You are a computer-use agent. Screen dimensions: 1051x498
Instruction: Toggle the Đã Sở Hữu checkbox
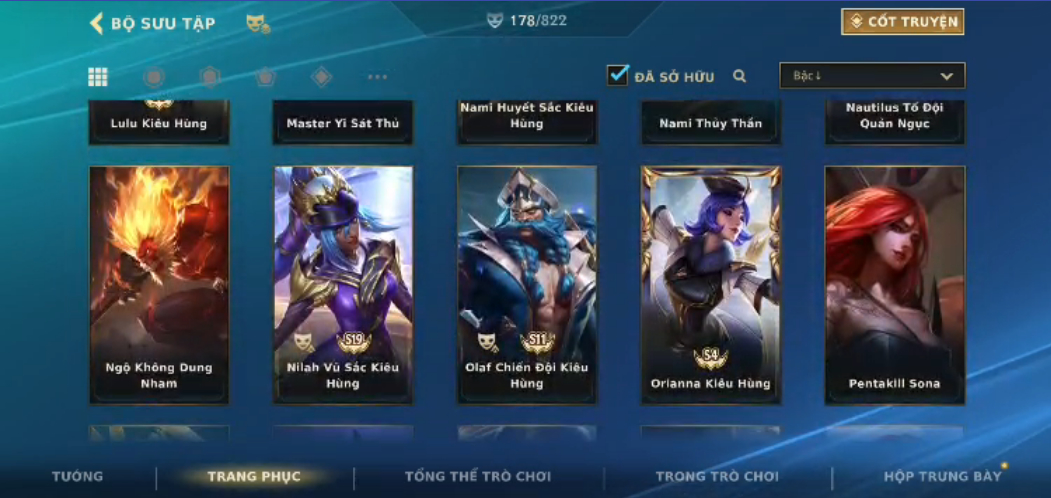618,75
